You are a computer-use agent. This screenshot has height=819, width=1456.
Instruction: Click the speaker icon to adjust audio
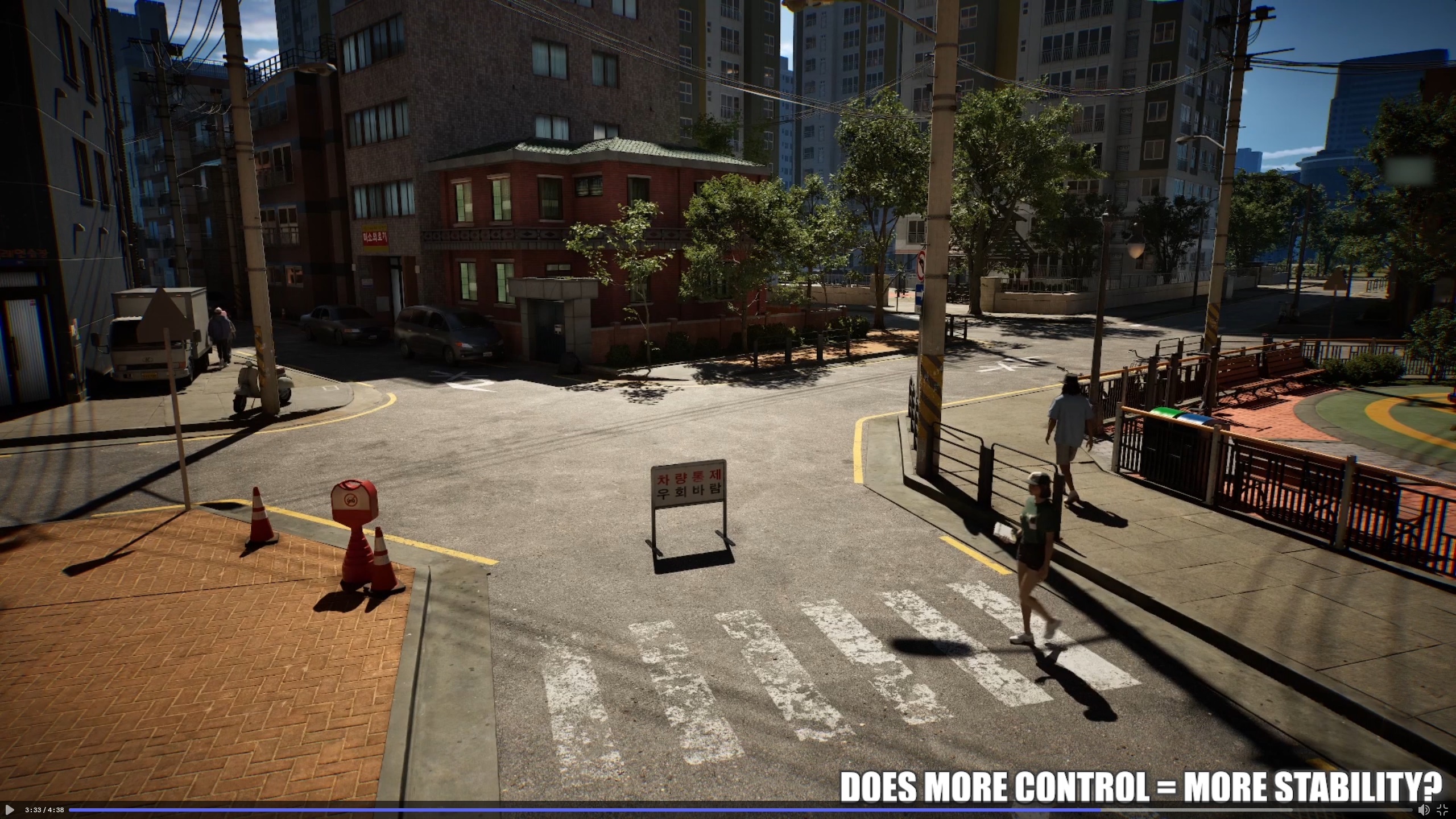(x=1424, y=809)
